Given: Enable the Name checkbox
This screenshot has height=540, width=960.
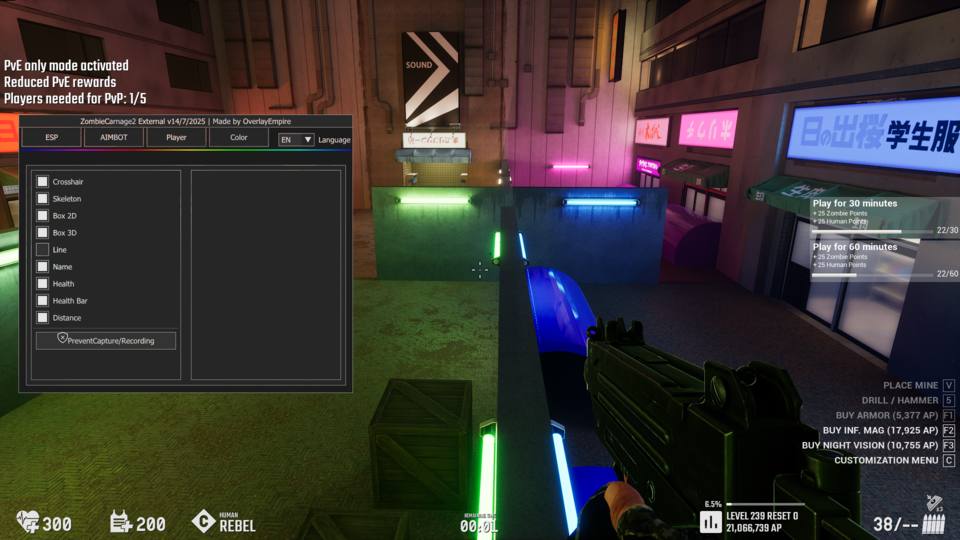Looking at the screenshot, I should point(43,267).
